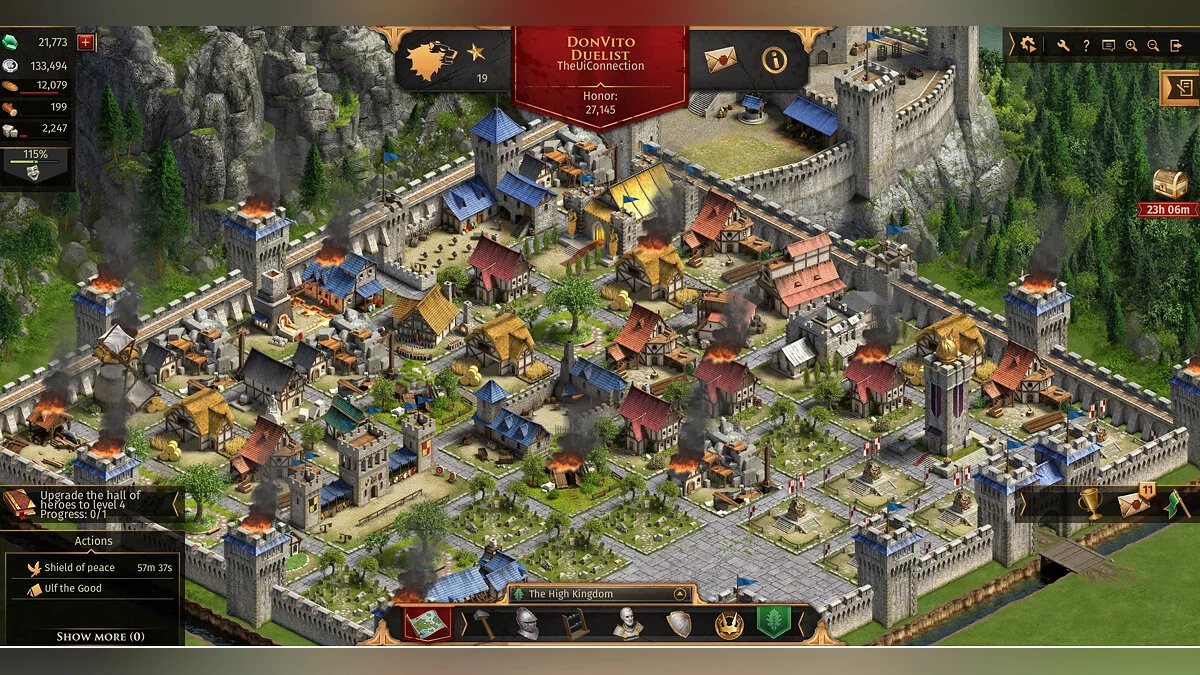Add rubies with the red plus button
The image size is (1200, 675).
pos(85,42)
